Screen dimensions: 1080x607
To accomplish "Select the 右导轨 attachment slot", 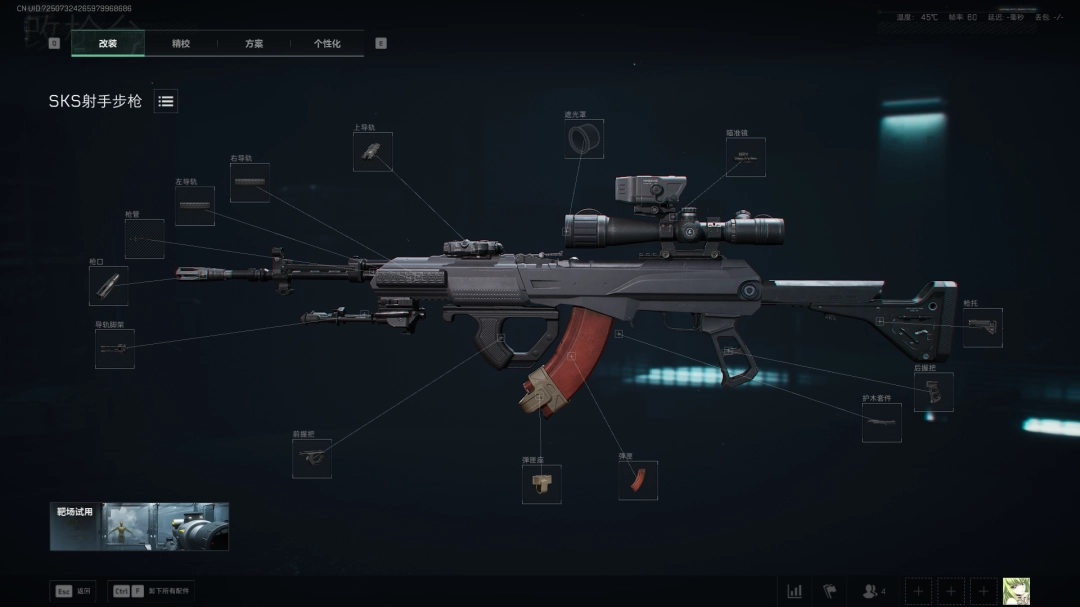I will (x=250, y=182).
